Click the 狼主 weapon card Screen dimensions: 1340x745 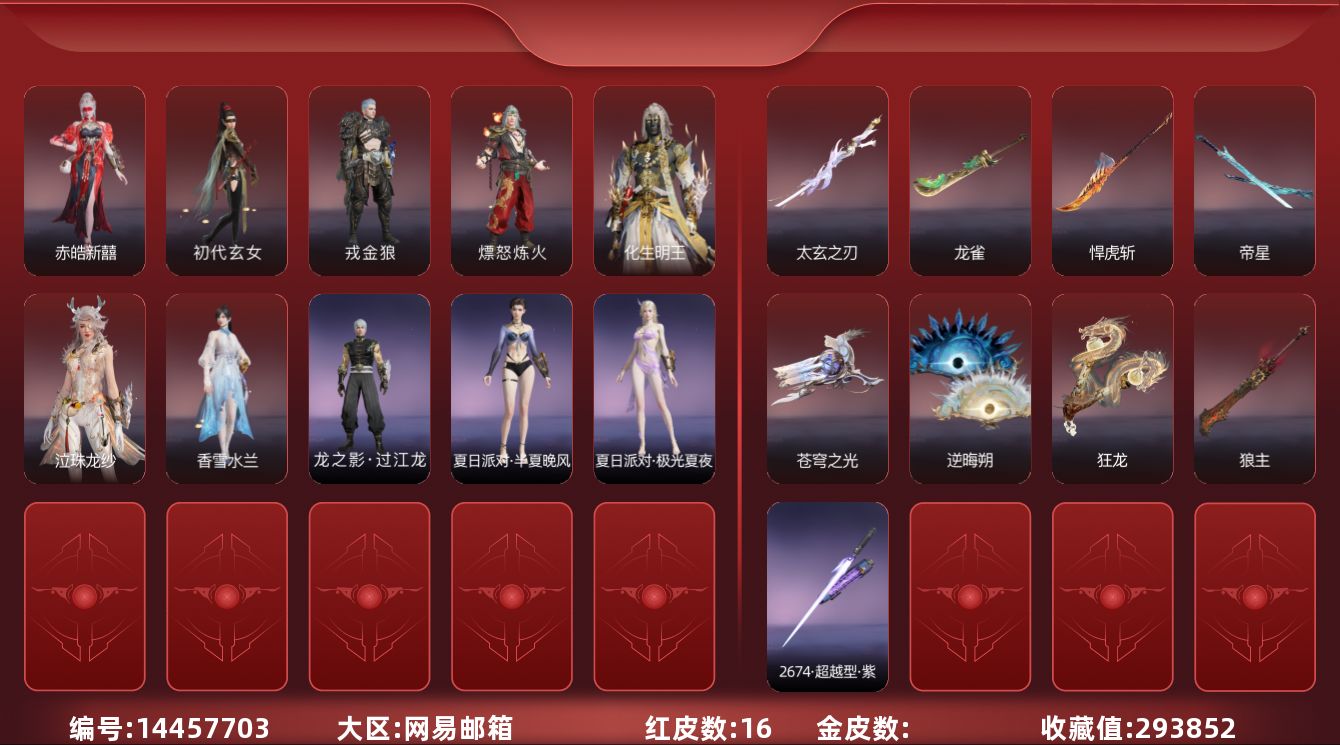click(x=1255, y=388)
